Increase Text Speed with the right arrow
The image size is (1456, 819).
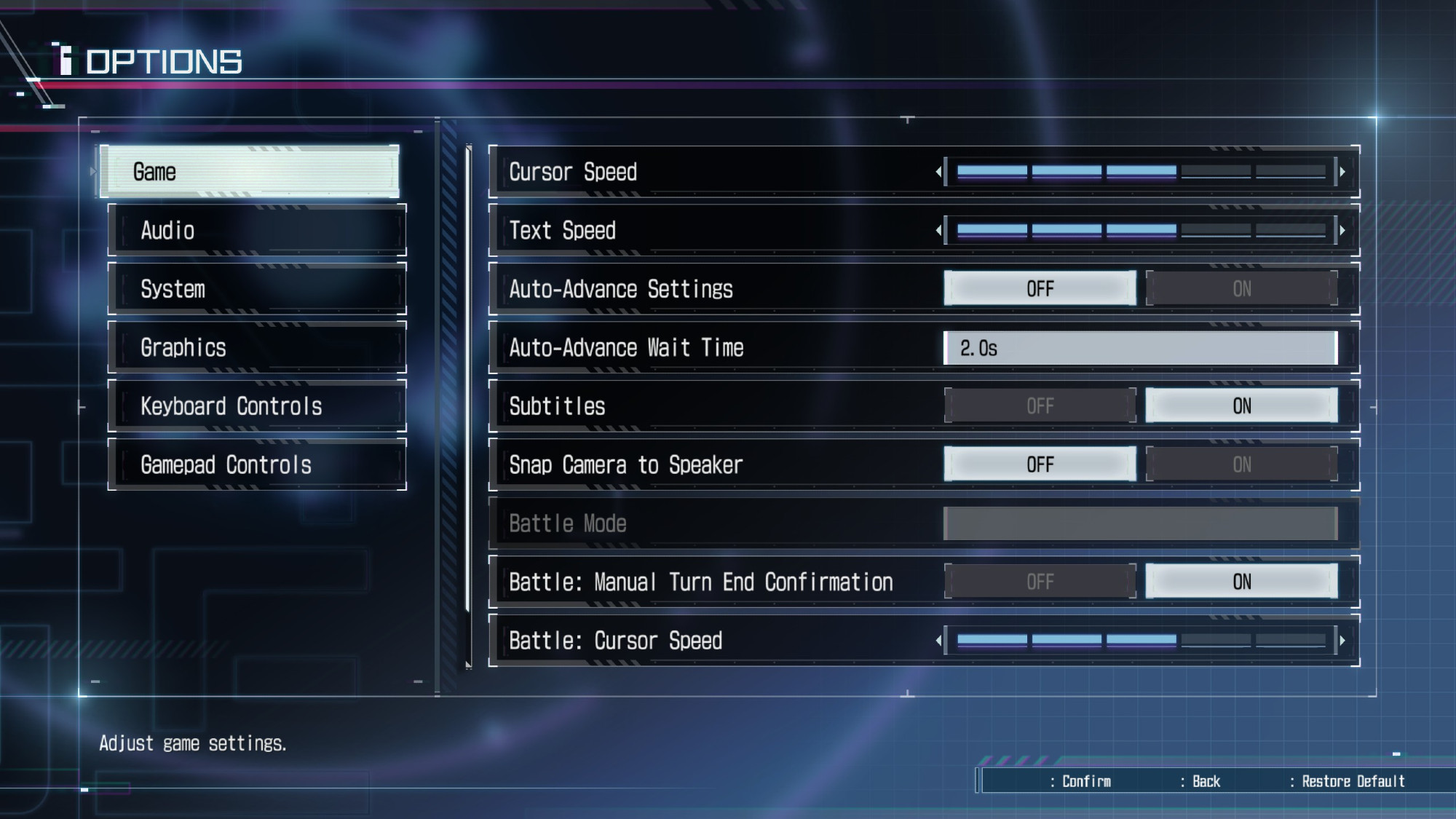(x=1342, y=231)
